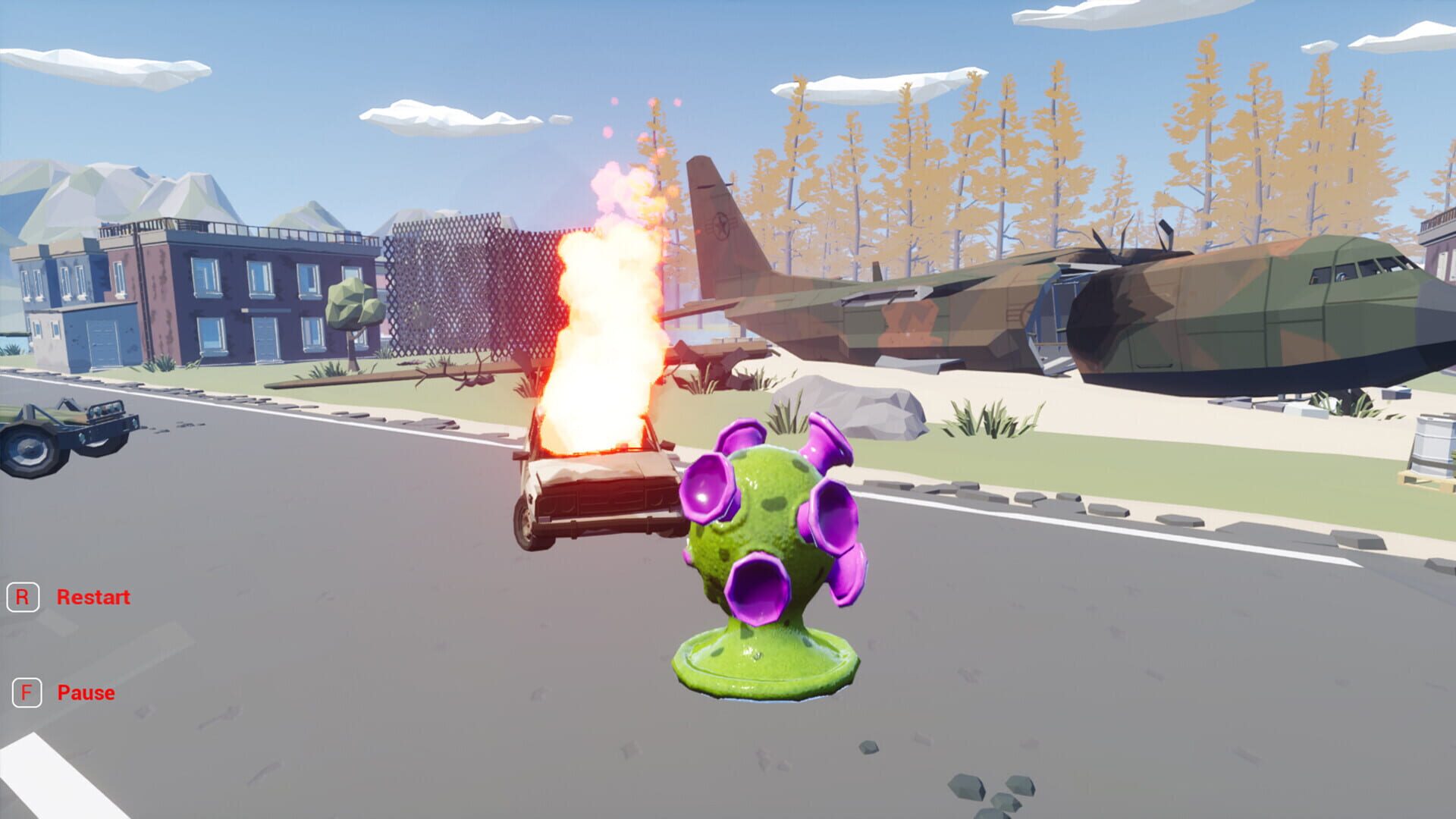
Task: Click the plane's tail star emblem
Action: [x=721, y=224]
